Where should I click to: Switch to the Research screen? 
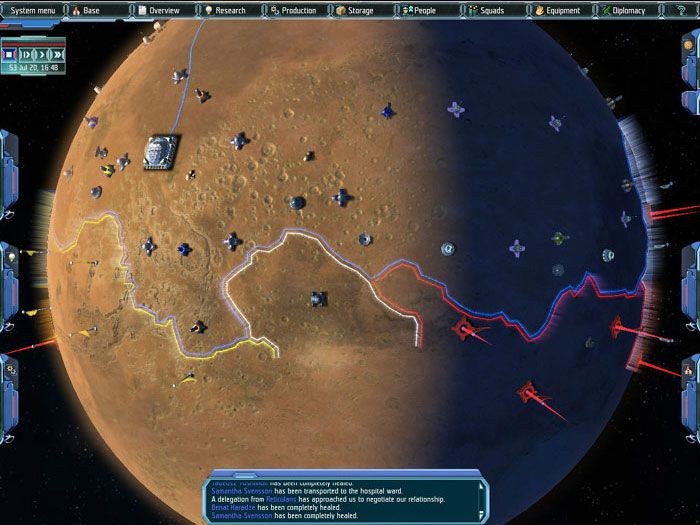click(x=227, y=10)
